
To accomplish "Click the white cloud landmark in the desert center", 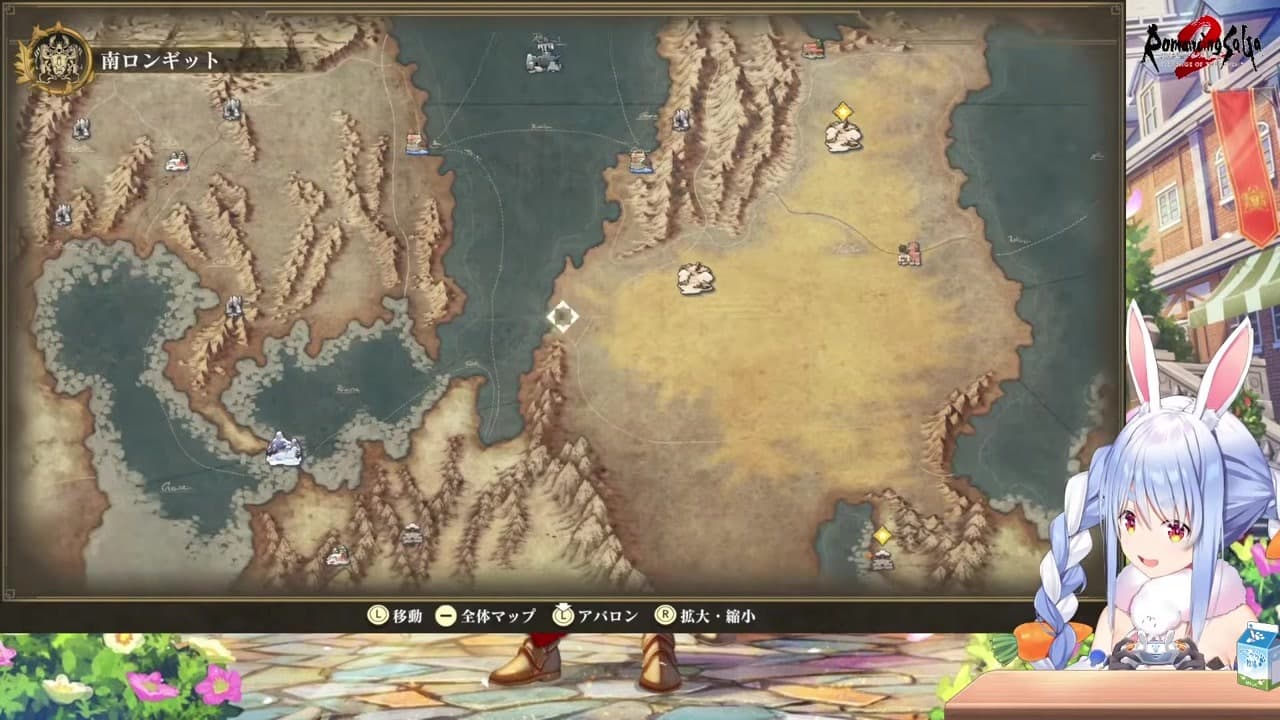I will (x=695, y=278).
